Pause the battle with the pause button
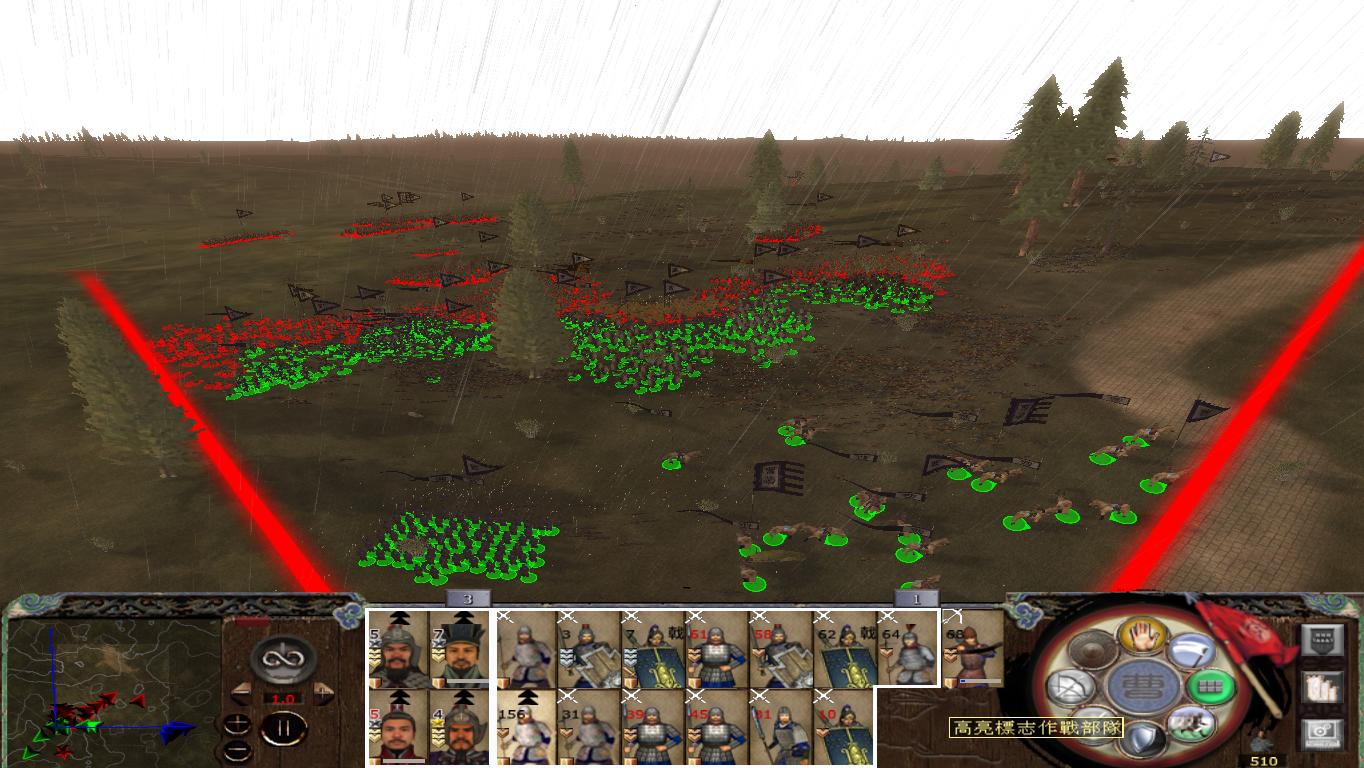This screenshot has height=768, width=1364. (x=284, y=729)
